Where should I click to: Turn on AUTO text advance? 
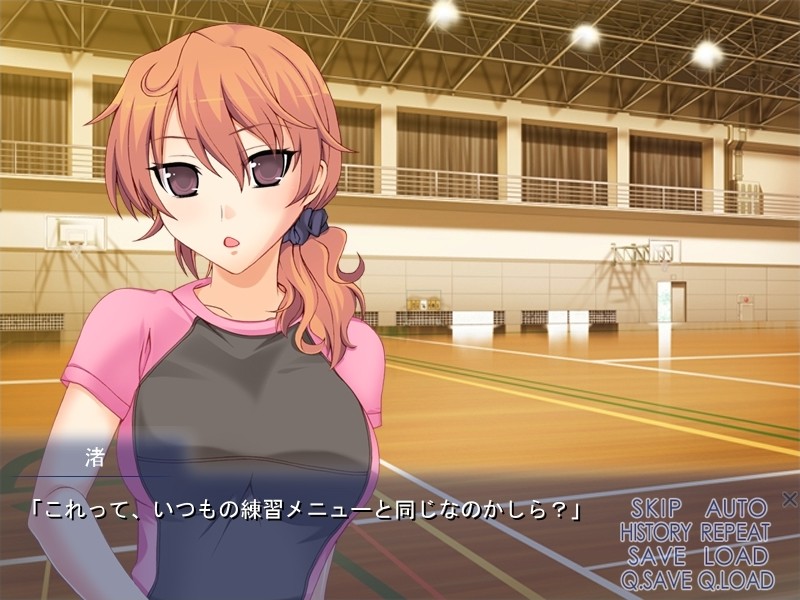tap(736, 507)
